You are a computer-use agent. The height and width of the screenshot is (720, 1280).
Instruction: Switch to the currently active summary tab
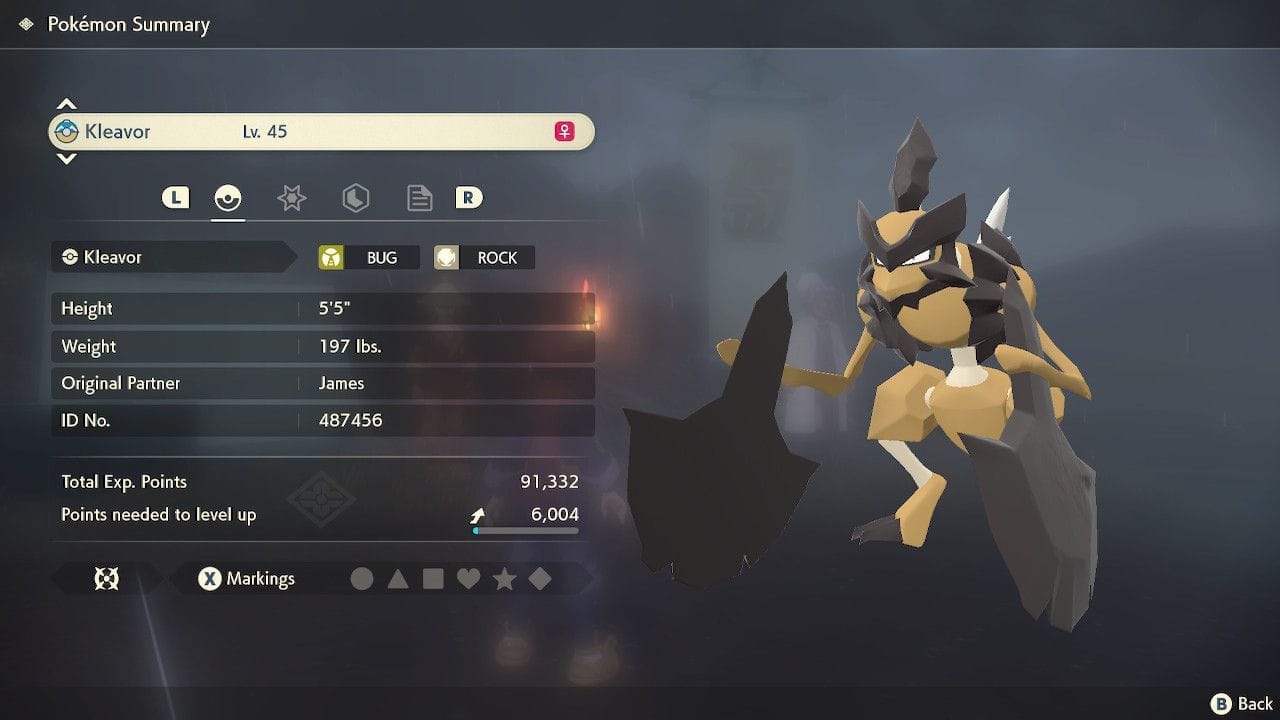[228, 197]
